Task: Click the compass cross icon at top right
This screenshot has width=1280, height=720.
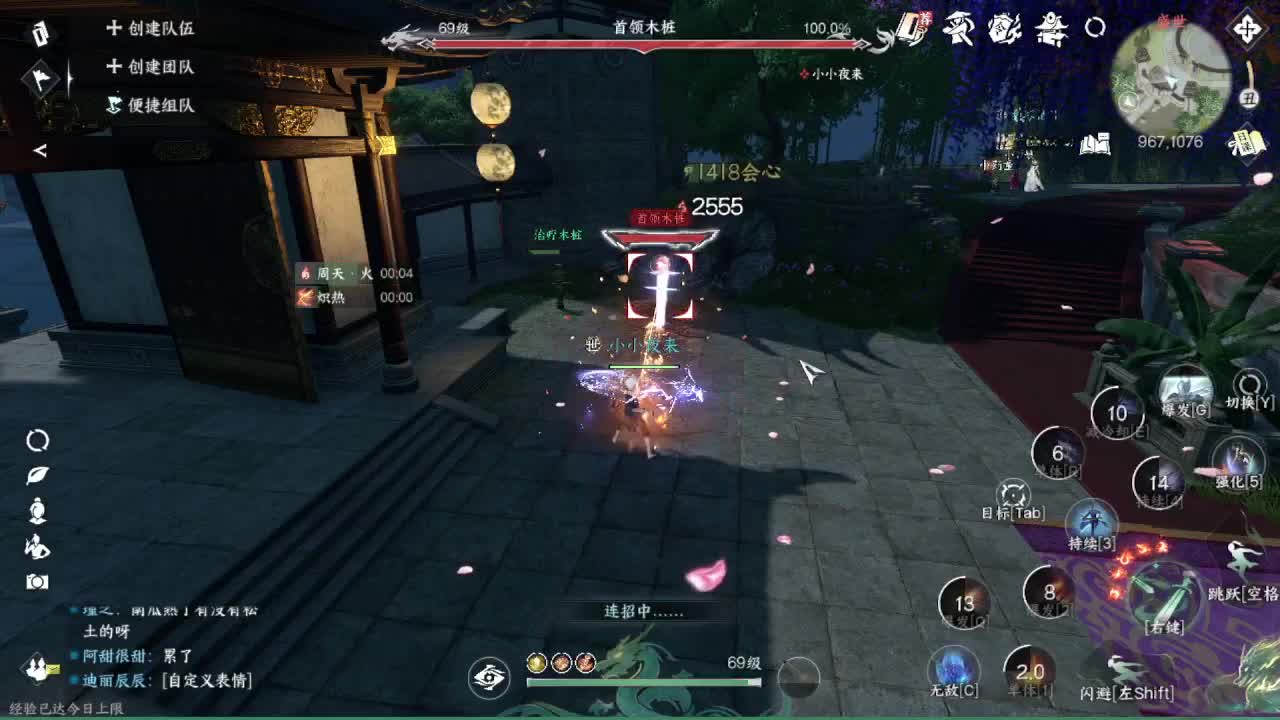Action: [1246, 28]
